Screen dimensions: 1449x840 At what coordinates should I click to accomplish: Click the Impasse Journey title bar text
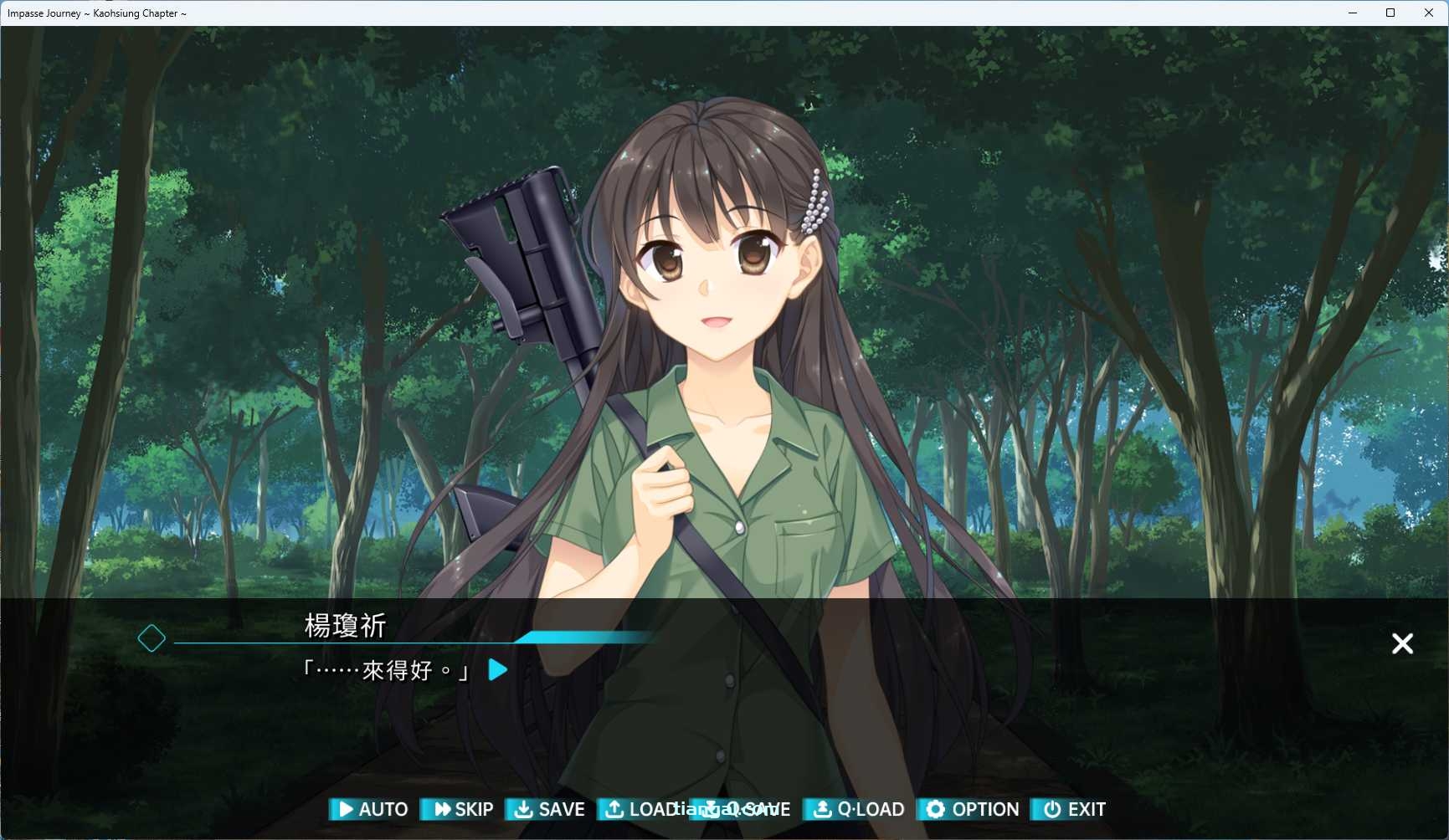96,13
